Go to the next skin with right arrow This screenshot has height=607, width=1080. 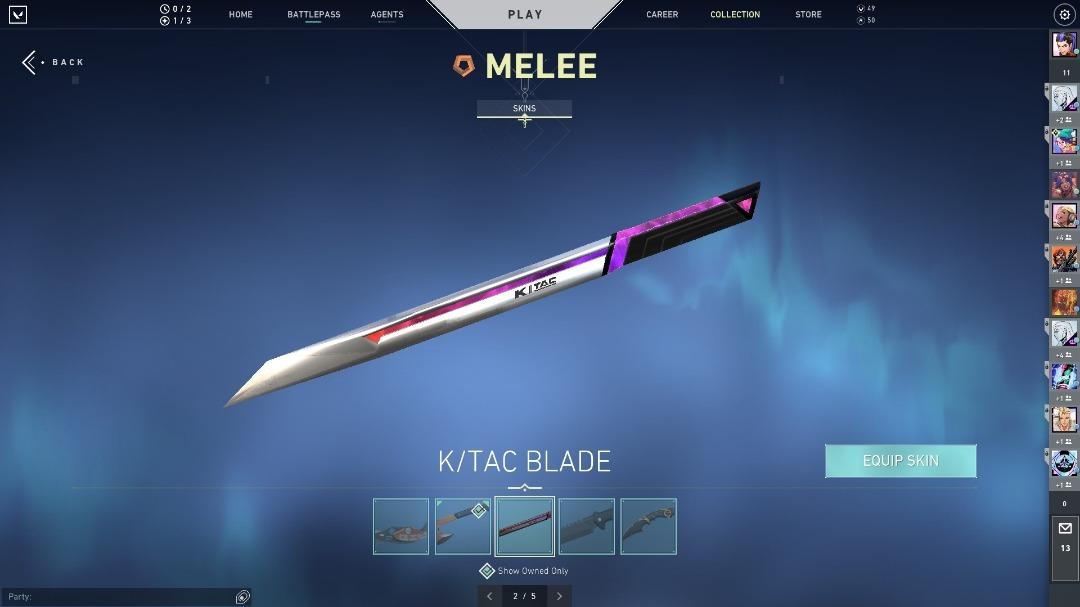pyautogui.click(x=559, y=596)
